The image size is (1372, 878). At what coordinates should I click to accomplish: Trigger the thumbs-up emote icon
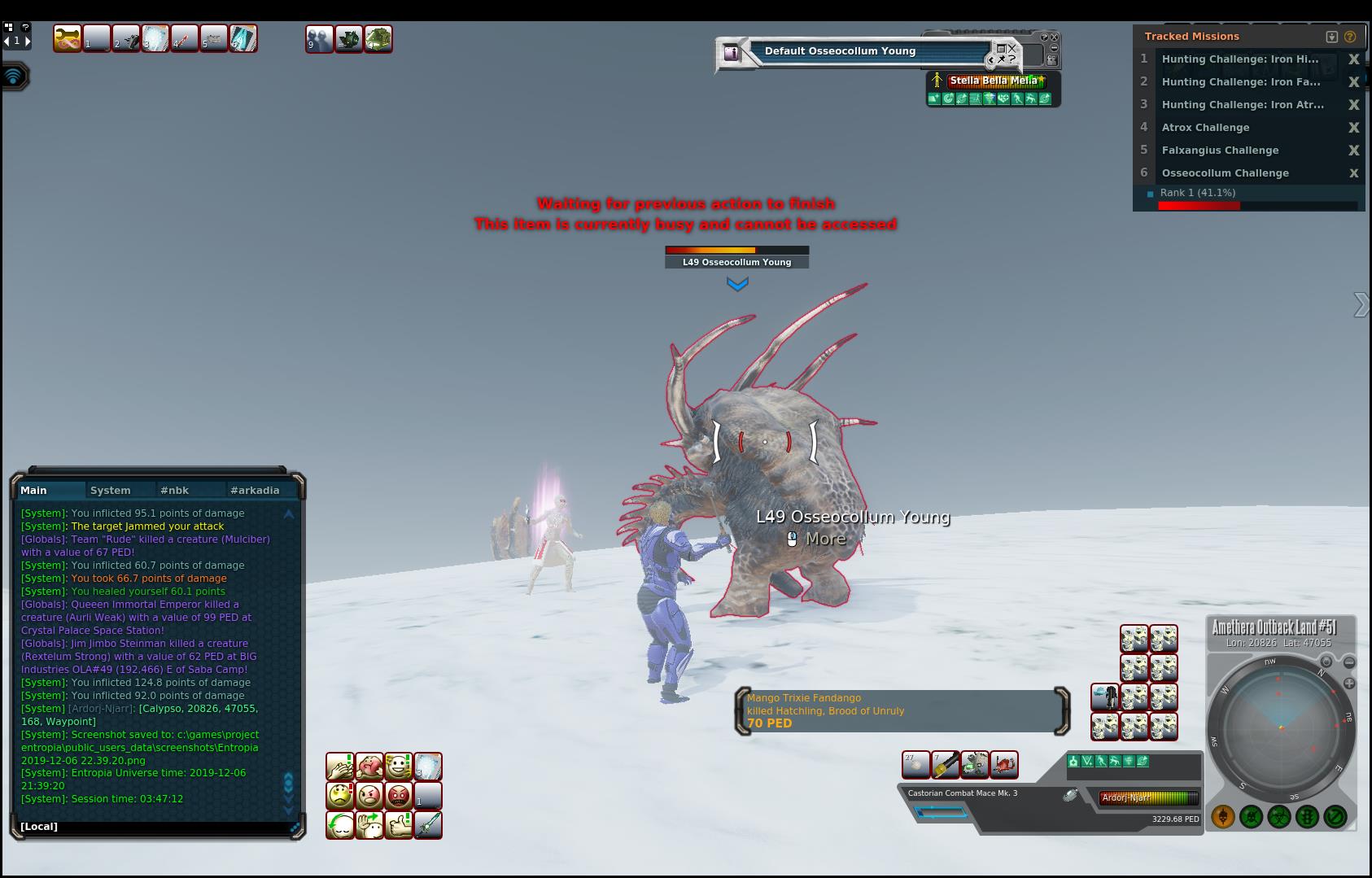click(x=399, y=825)
